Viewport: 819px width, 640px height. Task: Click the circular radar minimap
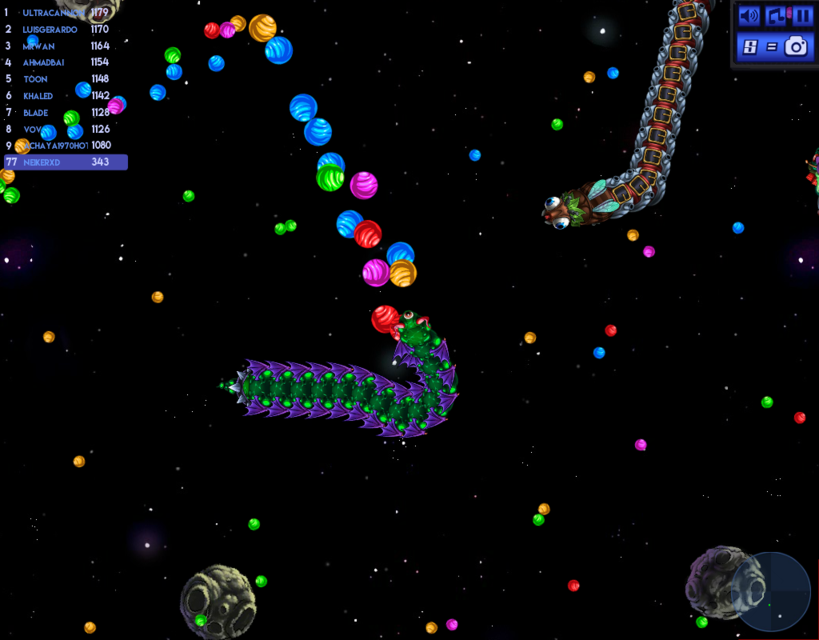[x=771, y=590]
